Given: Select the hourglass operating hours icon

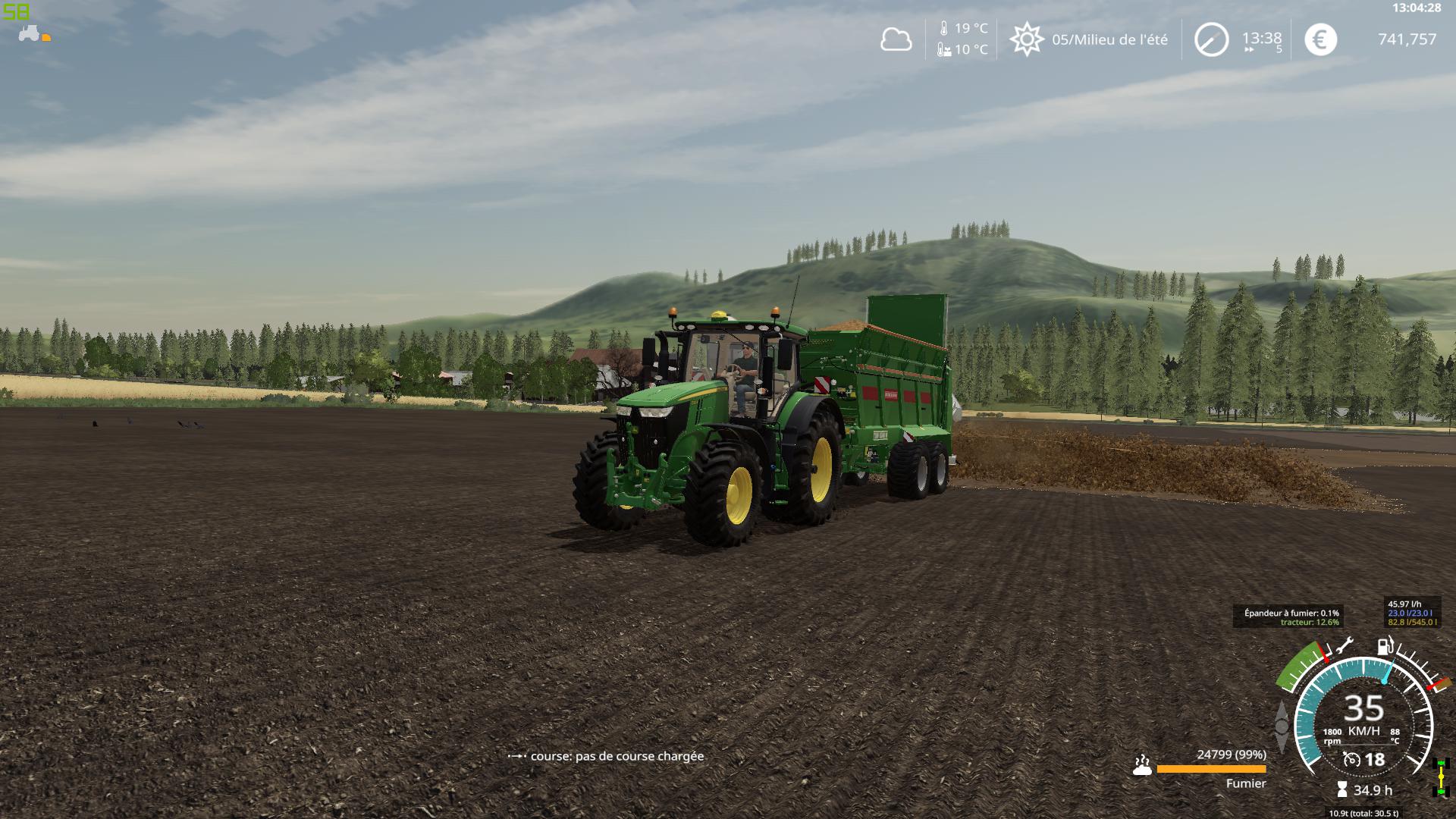Looking at the screenshot, I should (1342, 790).
